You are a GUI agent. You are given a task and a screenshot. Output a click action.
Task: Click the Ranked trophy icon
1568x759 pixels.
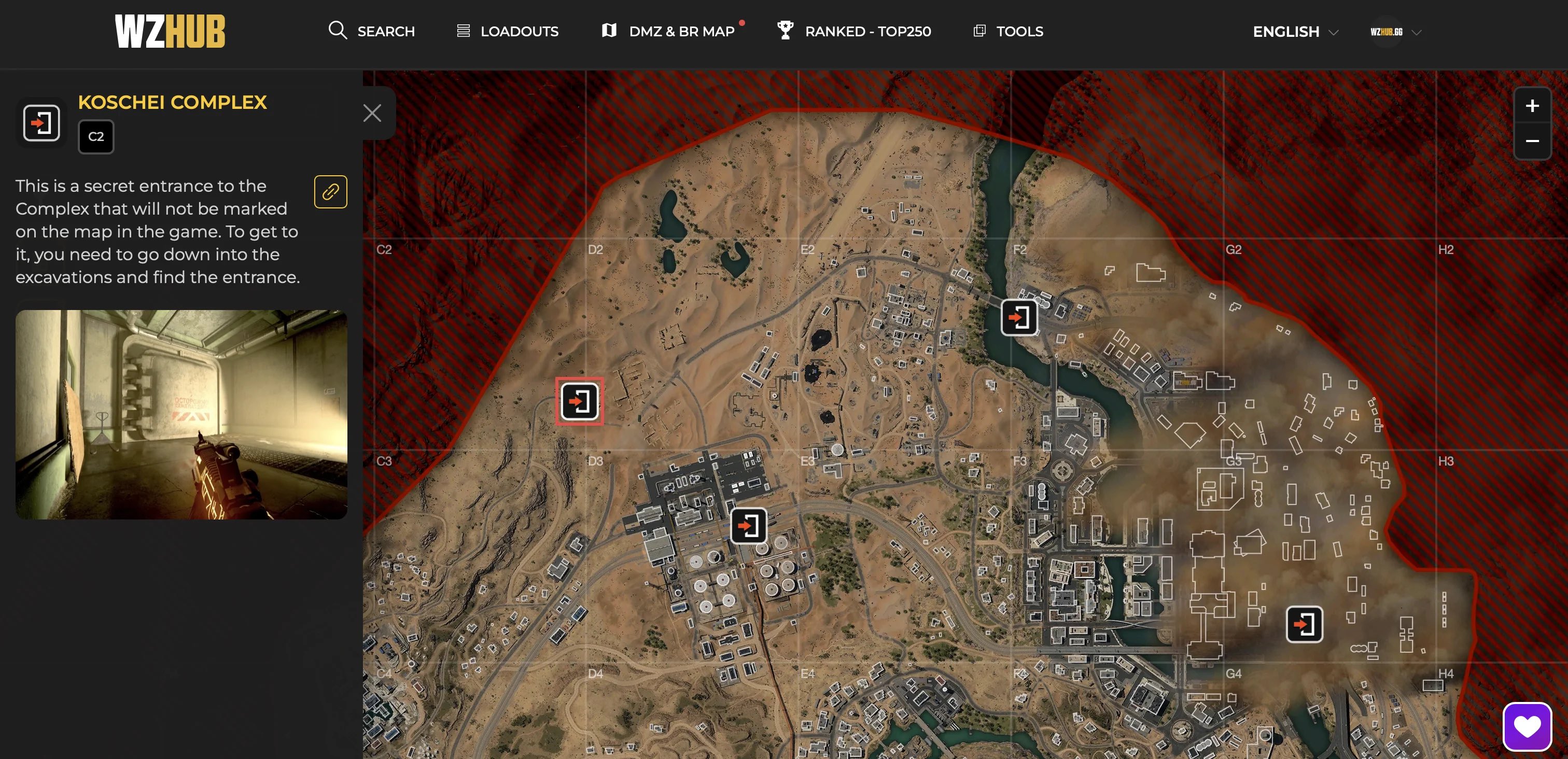[x=785, y=31]
